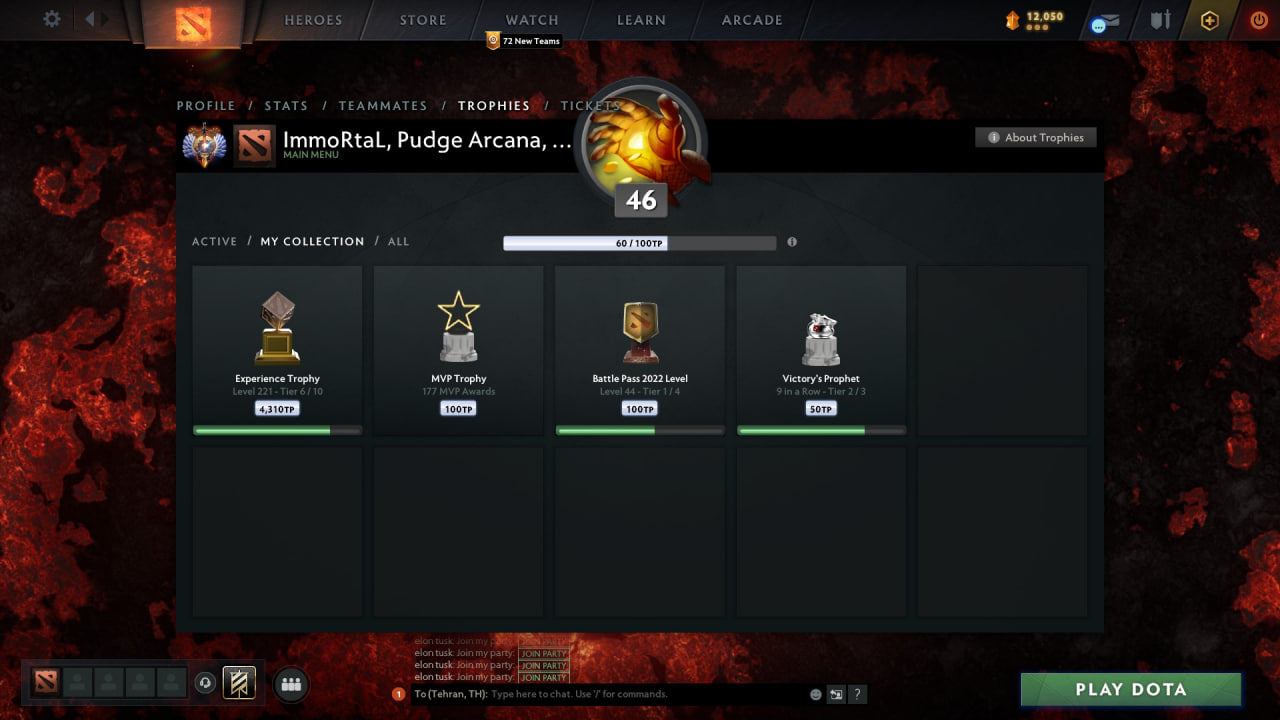This screenshot has height=720, width=1280.
Task: Open the HEROES tab
Action: tap(313, 19)
